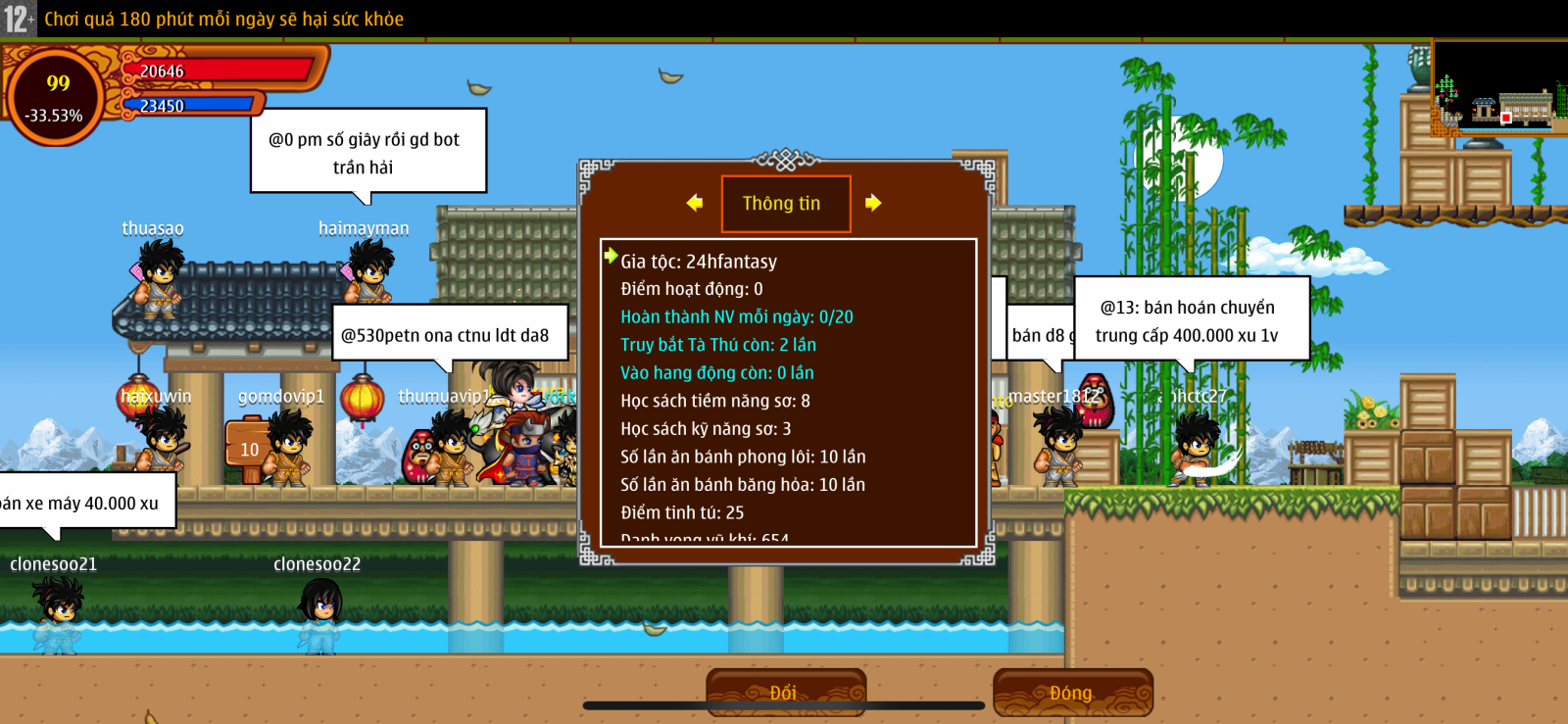Close the panel with Đóng button
This screenshot has height=724, width=1568.
[x=1072, y=693]
